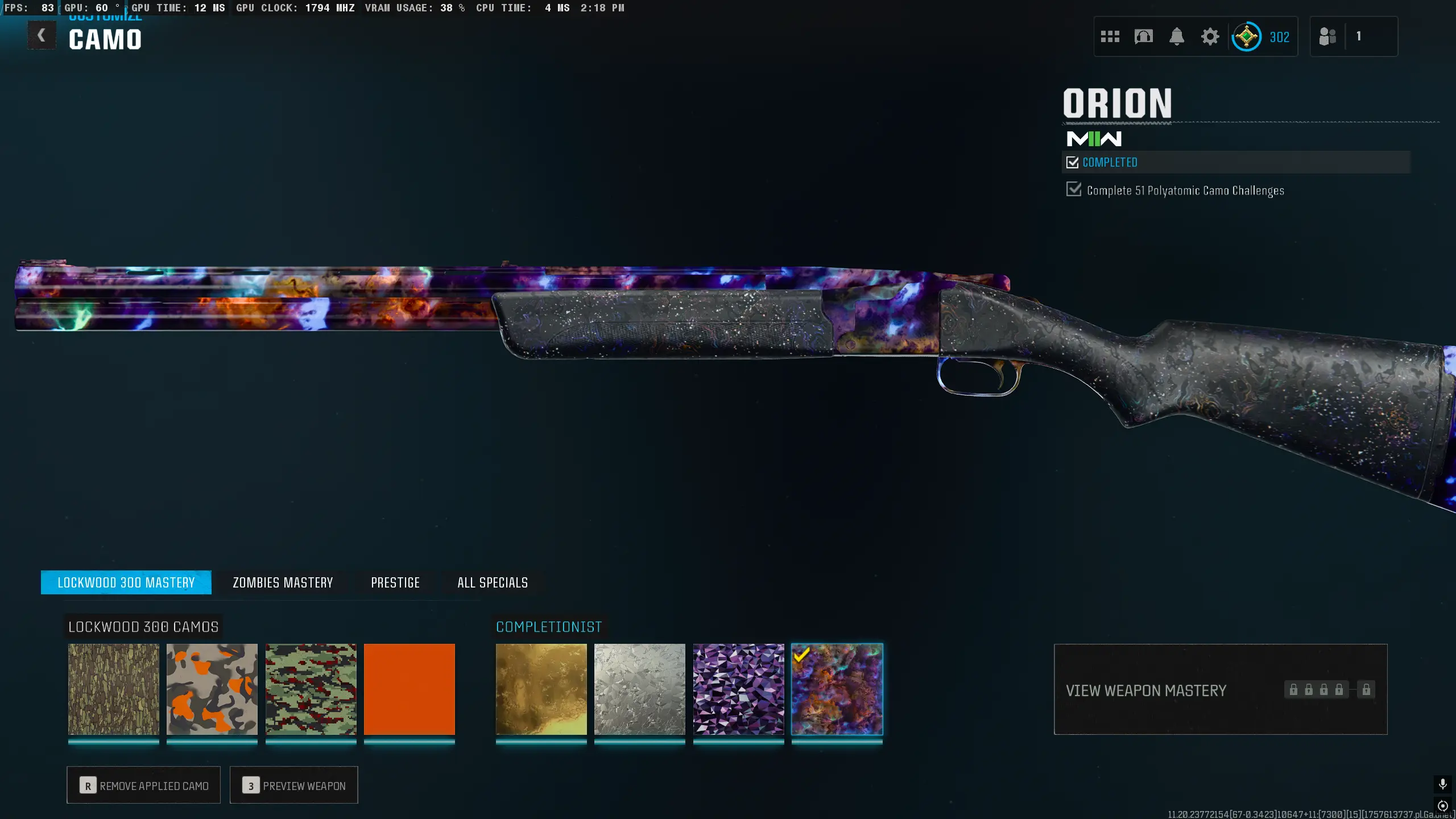Go back using the arrow button

click(42, 35)
